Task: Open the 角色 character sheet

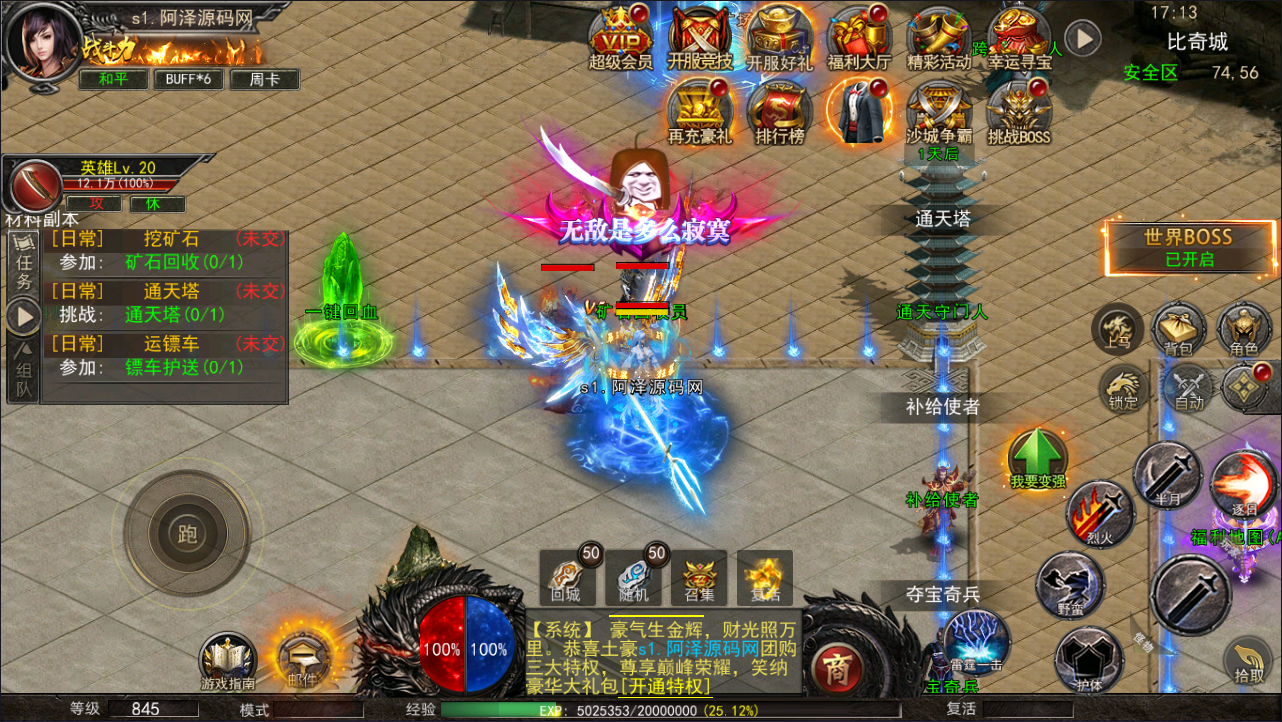Action: point(1243,331)
